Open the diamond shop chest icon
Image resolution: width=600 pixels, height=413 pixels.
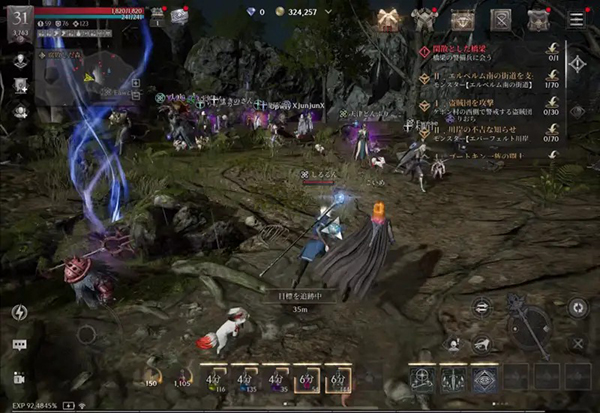[463, 18]
